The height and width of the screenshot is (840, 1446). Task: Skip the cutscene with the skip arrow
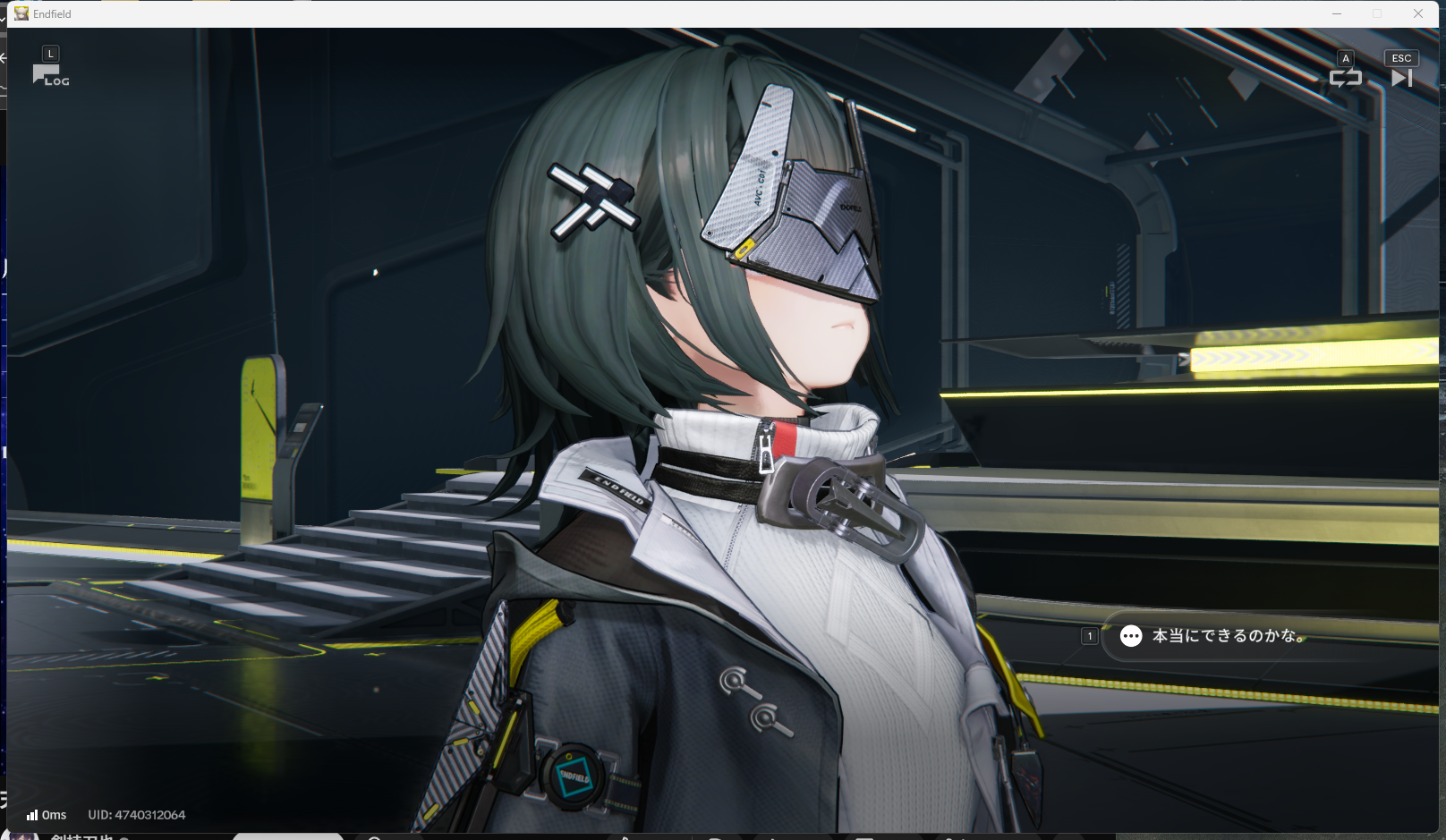click(x=1401, y=78)
